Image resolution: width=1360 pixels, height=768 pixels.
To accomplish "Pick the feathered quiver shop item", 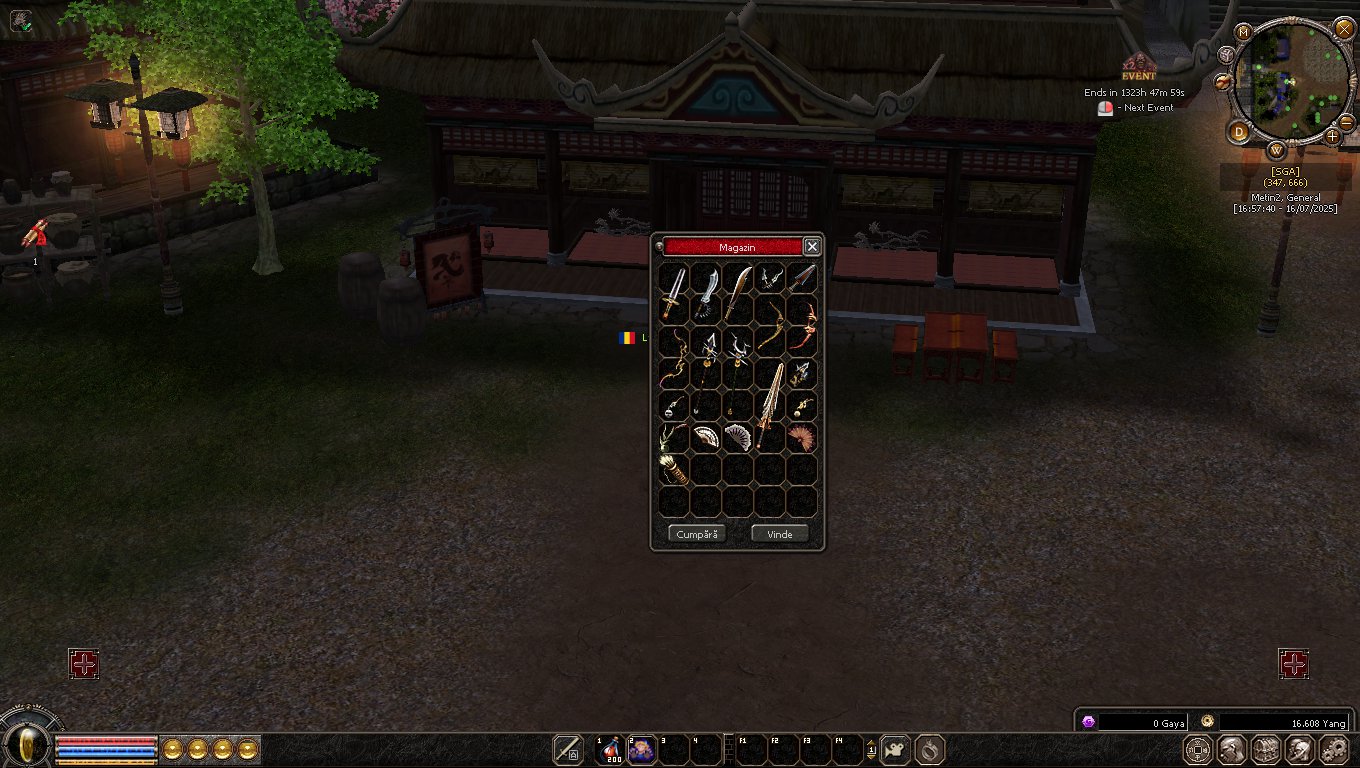I will (673, 470).
